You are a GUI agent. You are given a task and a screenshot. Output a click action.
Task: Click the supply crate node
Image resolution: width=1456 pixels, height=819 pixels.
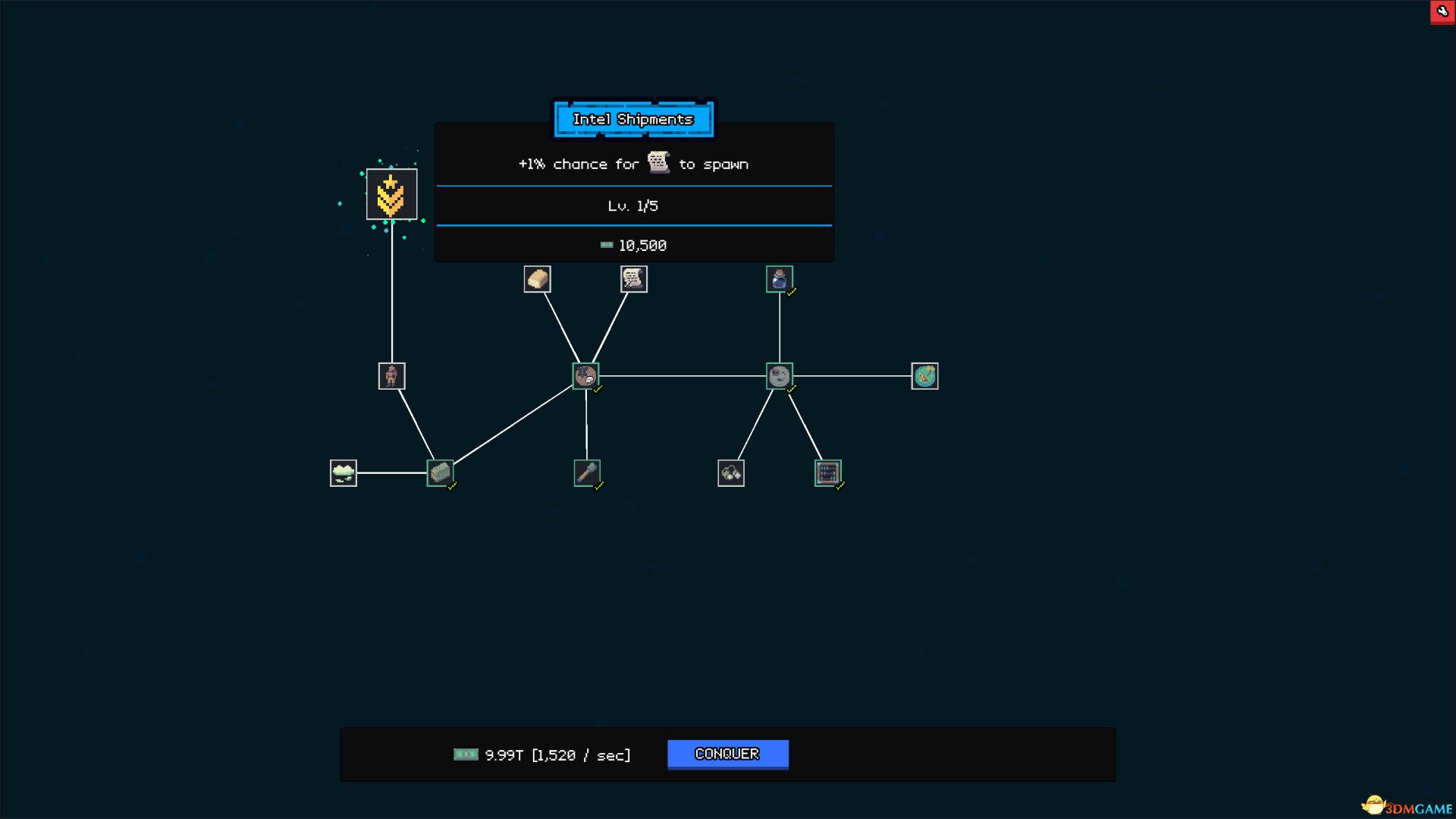(x=441, y=472)
